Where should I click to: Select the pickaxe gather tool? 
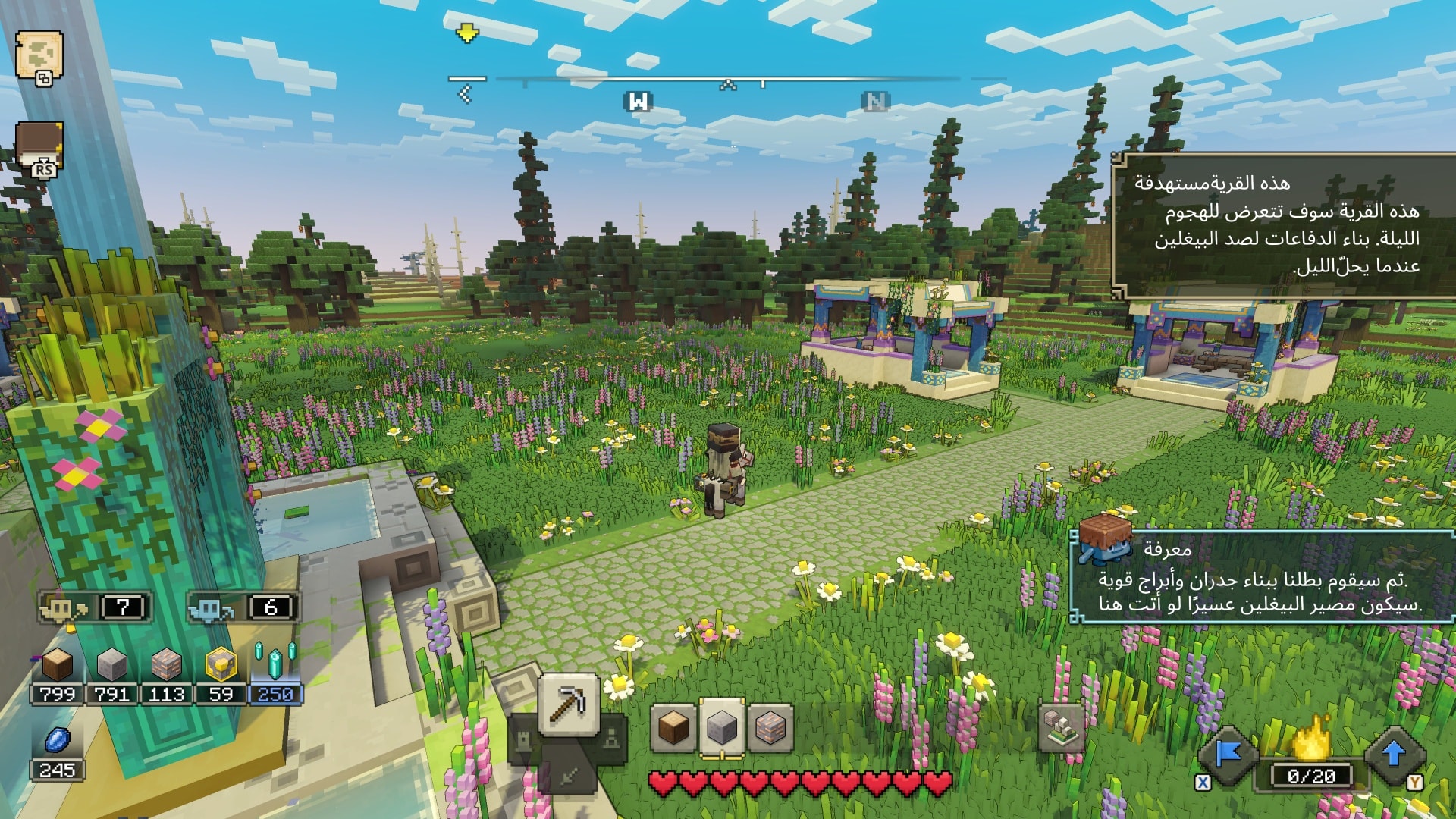pos(569,704)
